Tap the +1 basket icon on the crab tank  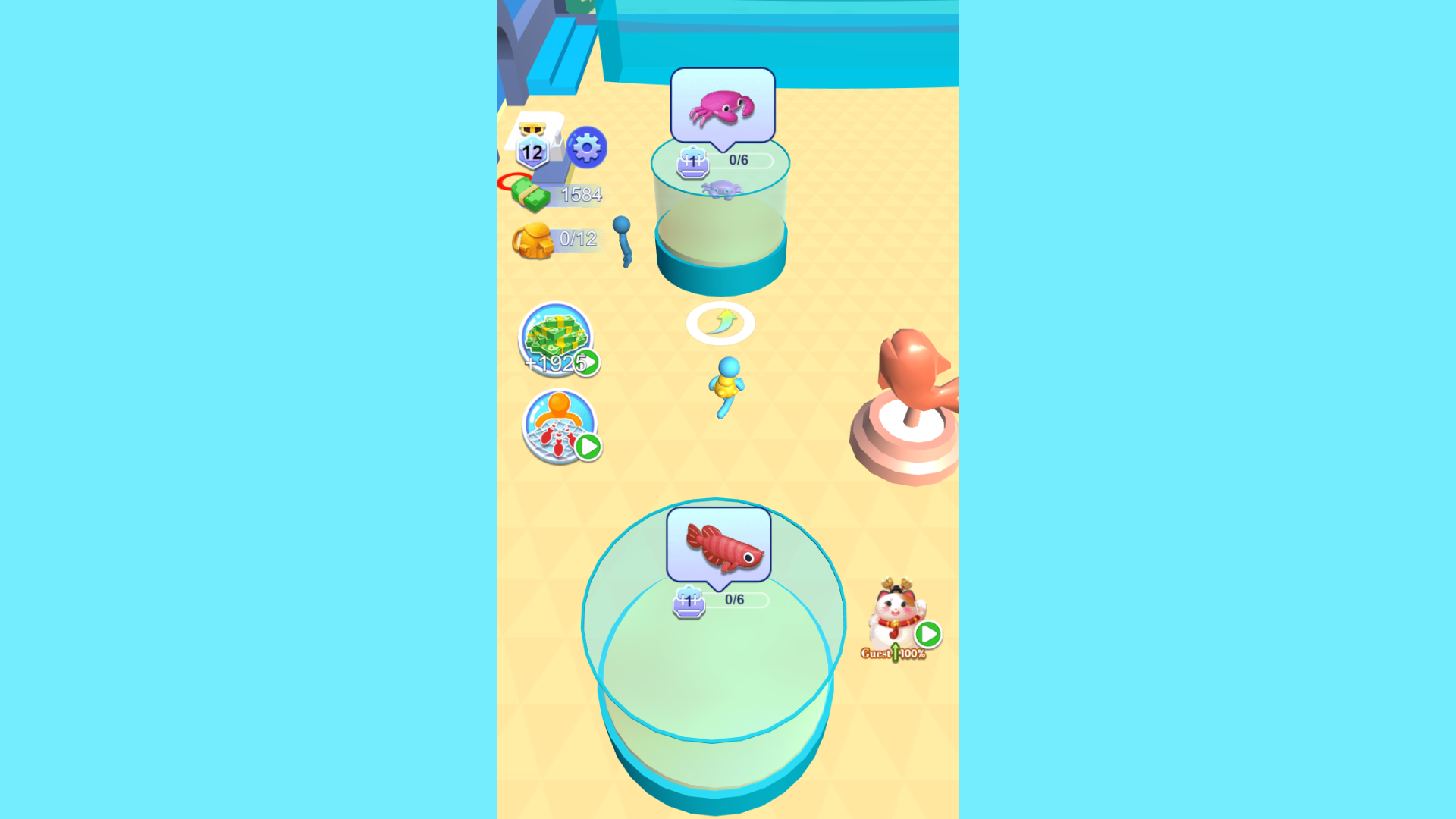(x=692, y=162)
